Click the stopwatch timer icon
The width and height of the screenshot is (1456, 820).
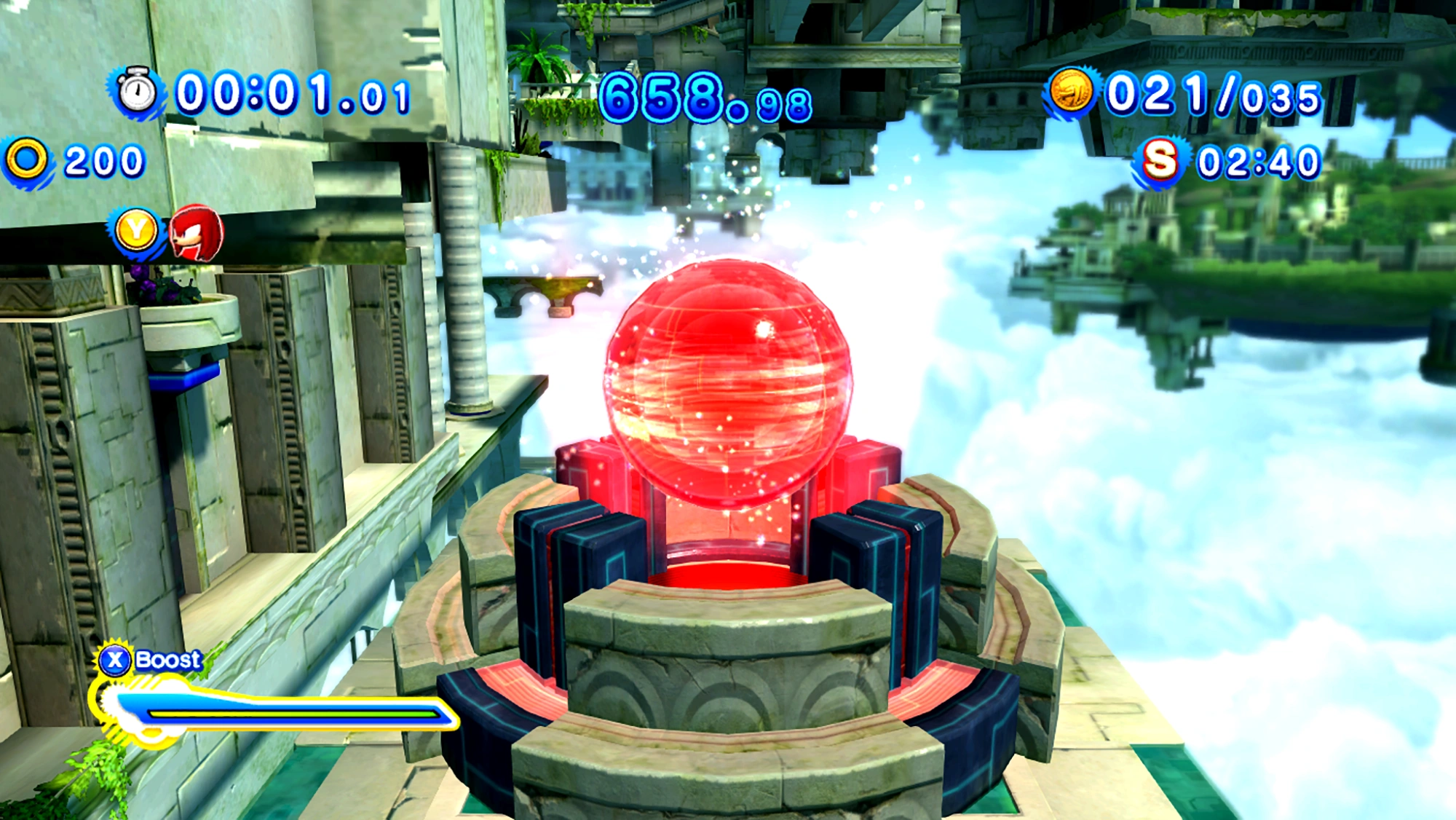pyautogui.click(x=137, y=92)
